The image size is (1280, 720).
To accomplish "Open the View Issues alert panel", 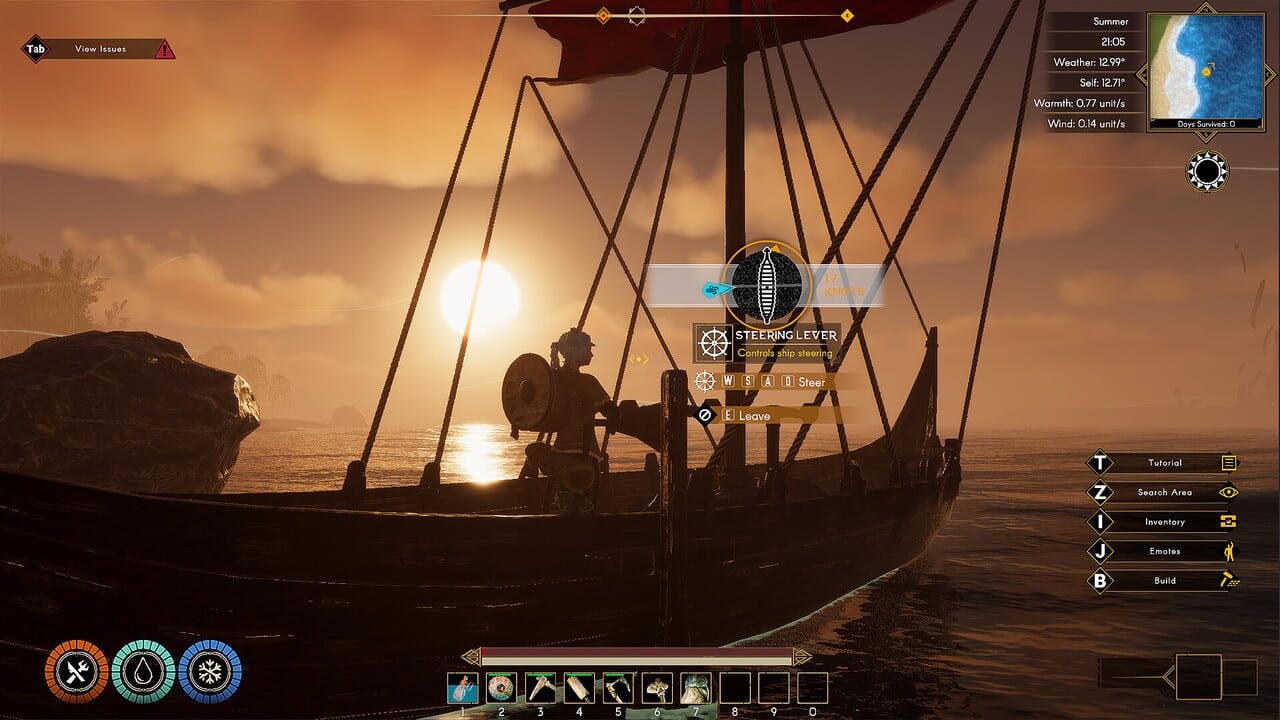I will tap(100, 49).
